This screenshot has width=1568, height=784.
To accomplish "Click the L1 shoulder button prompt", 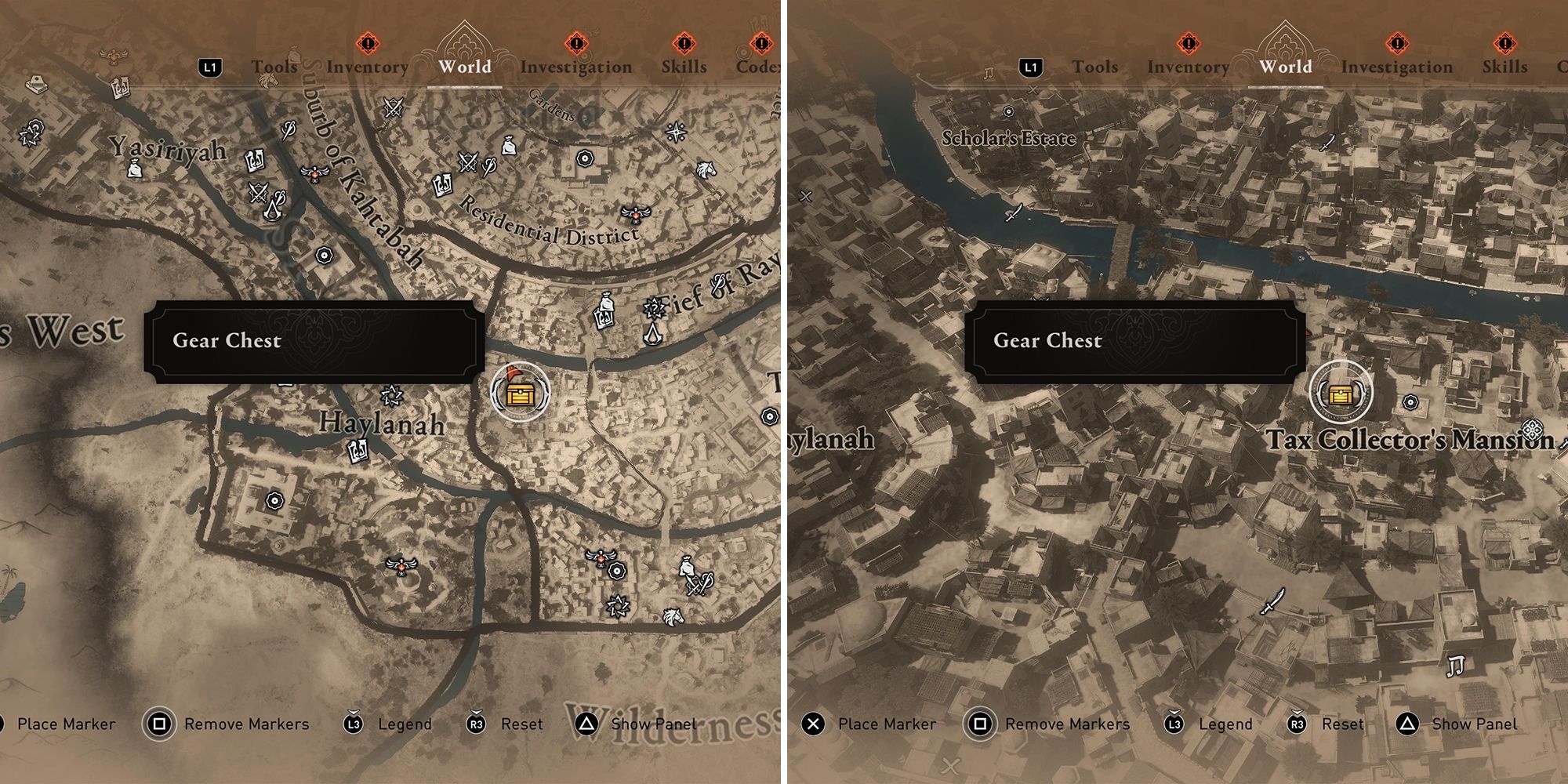I will pyautogui.click(x=209, y=67).
